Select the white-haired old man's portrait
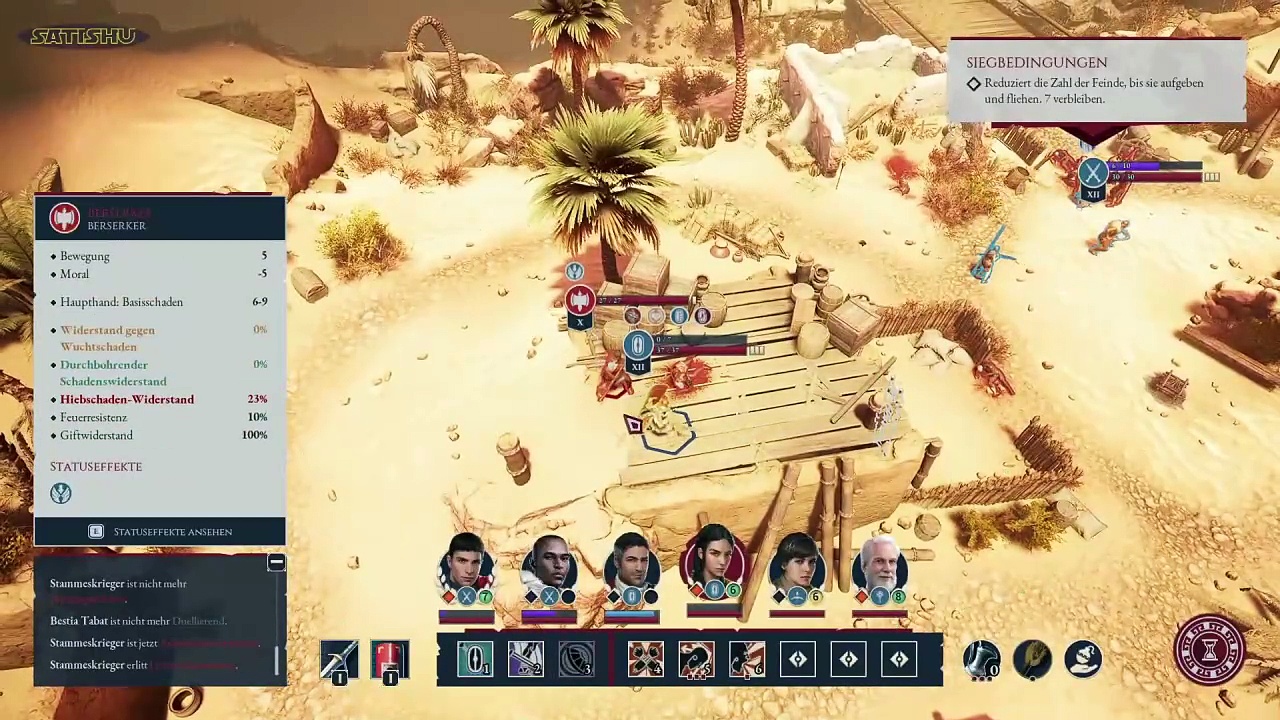 click(x=880, y=567)
